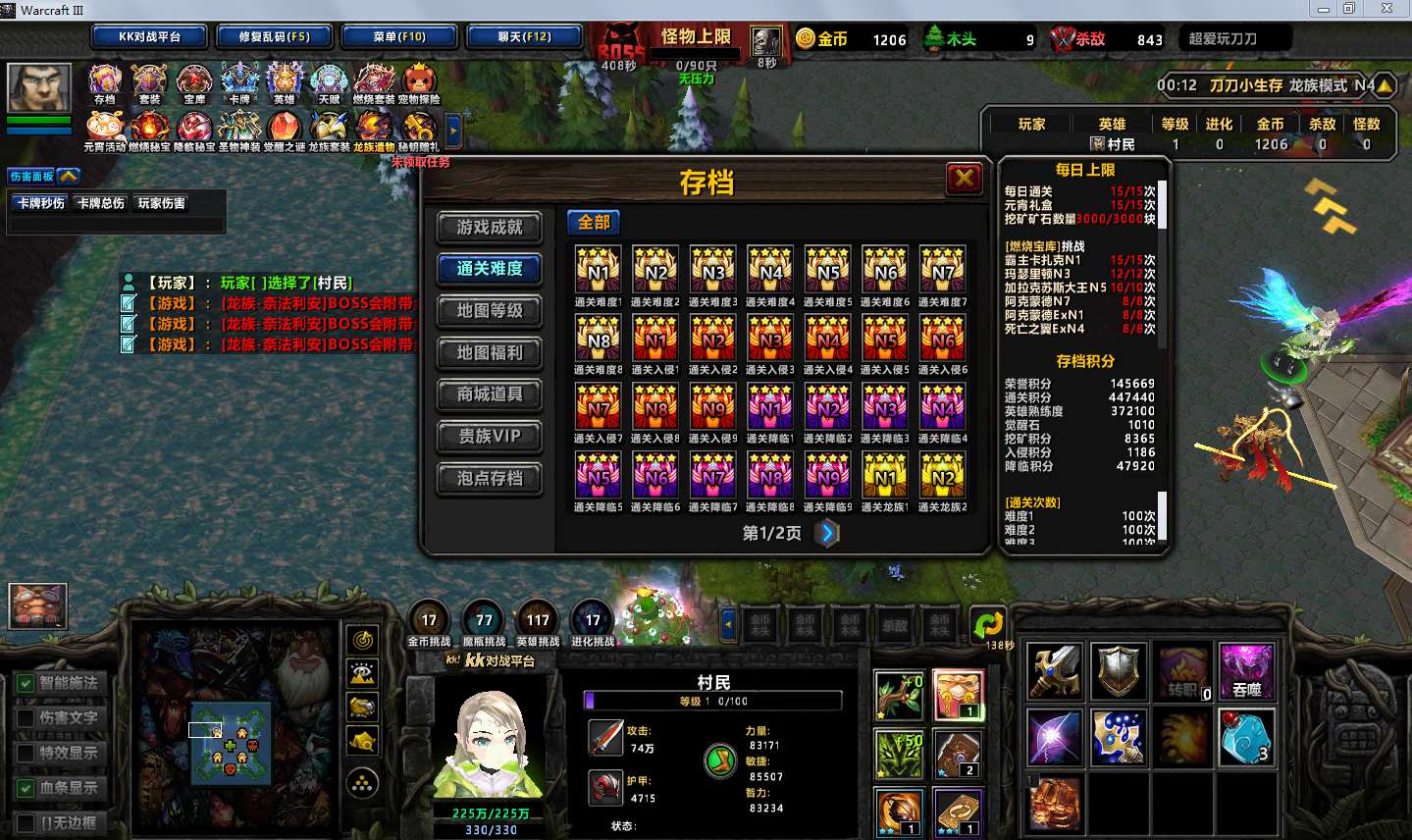Image resolution: width=1412 pixels, height=840 pixels.
Task: Minimize the Warcraft III window
Action: tap(1324, 9)
